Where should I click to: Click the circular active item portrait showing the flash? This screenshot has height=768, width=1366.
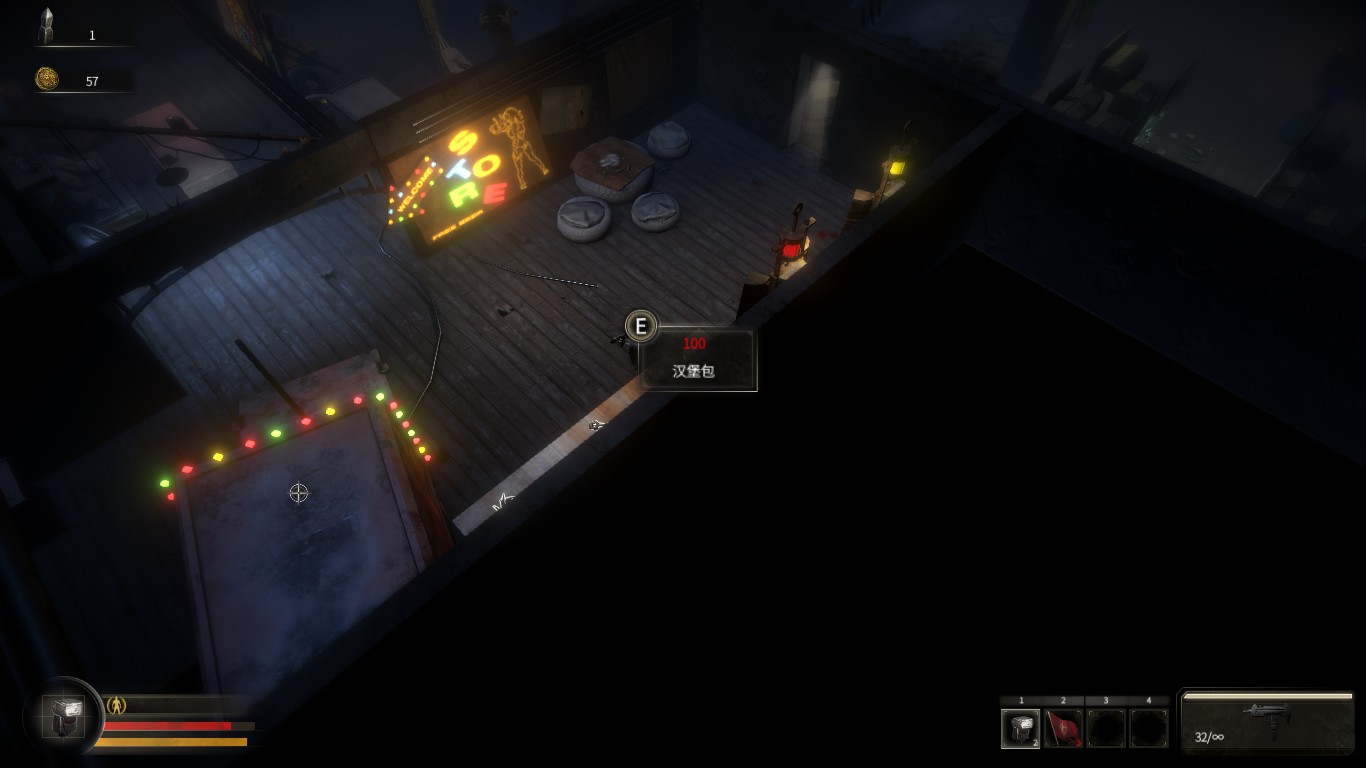pyautogui.click(x=63, y=717)
